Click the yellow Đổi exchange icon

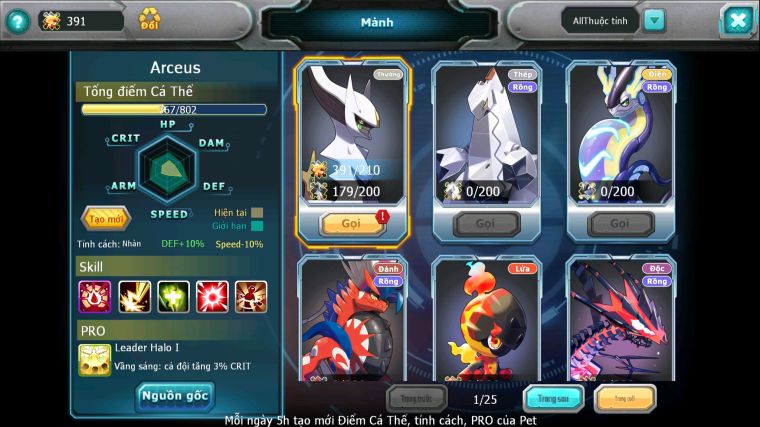click(150, 19)
